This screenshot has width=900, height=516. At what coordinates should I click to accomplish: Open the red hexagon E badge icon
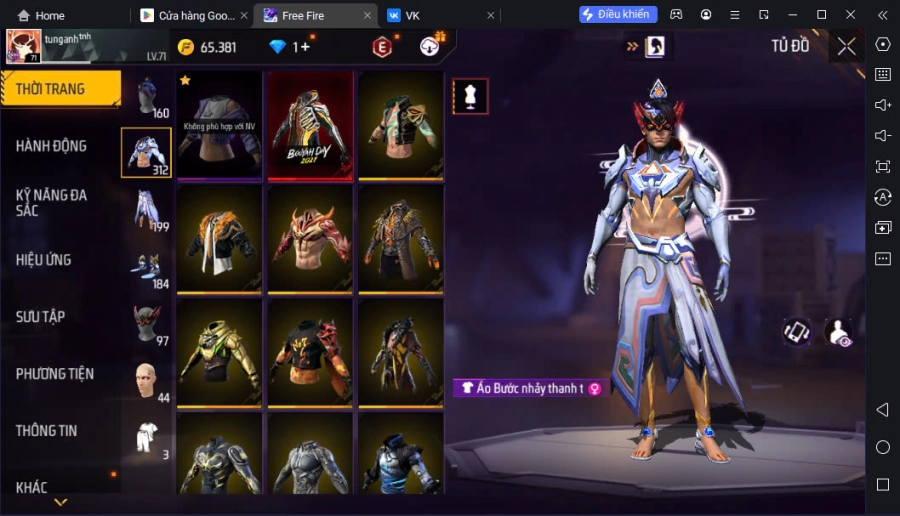(382, 47)
